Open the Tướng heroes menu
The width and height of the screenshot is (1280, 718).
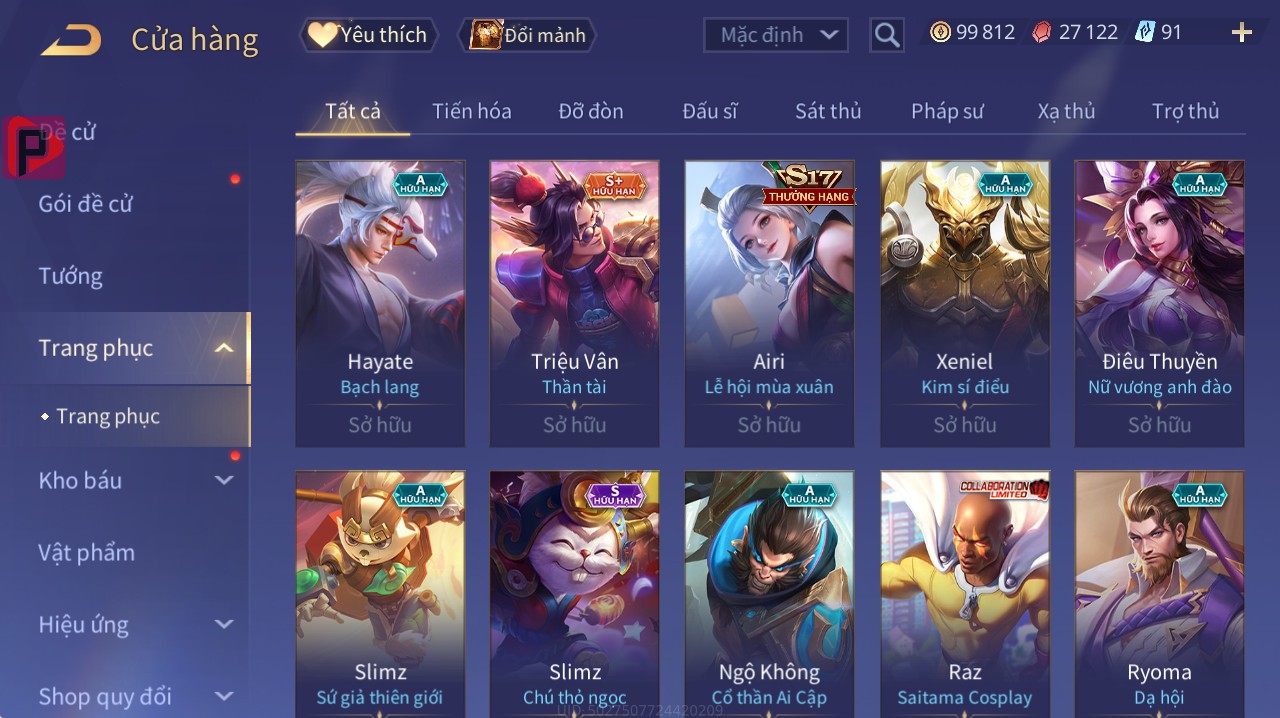71,276
